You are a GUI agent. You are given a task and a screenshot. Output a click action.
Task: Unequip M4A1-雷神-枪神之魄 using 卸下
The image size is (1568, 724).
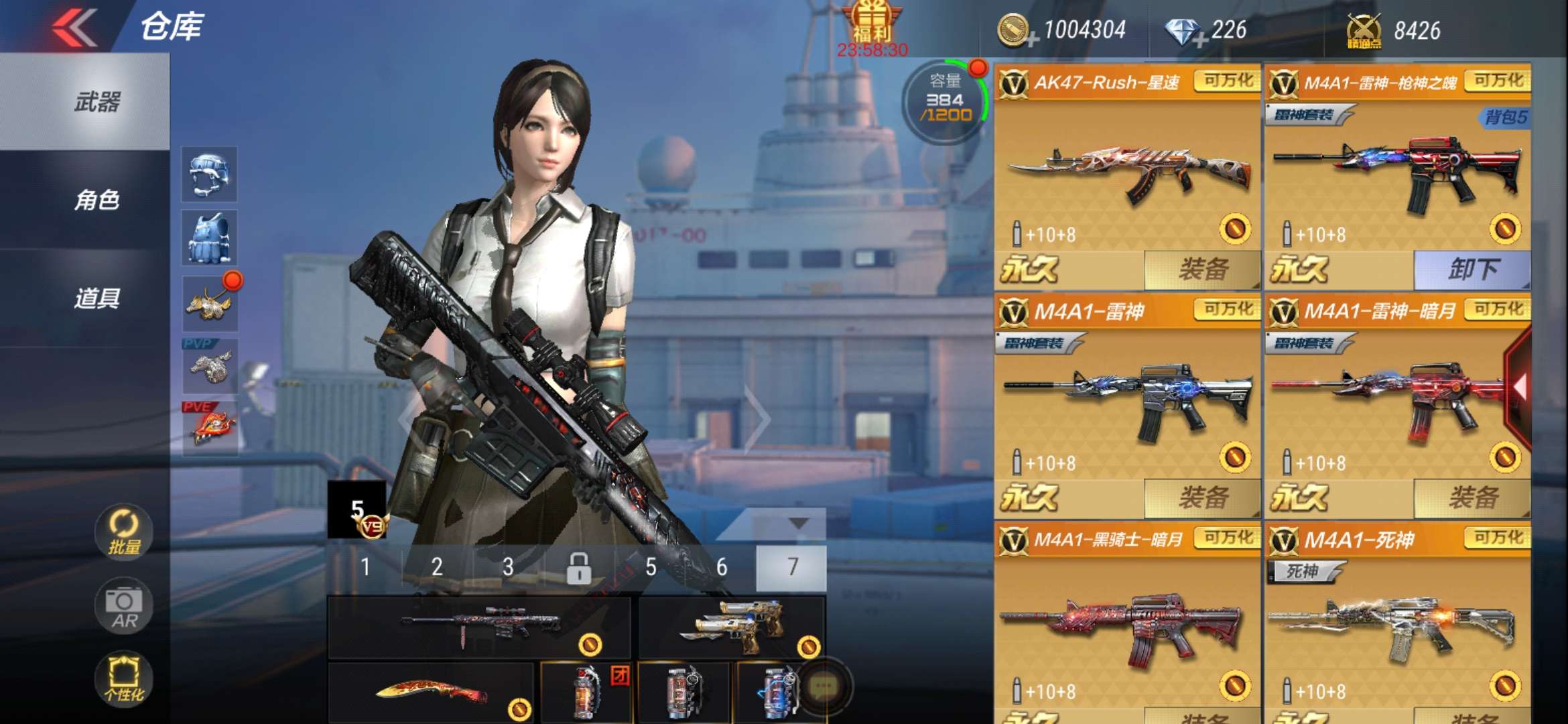pyautogui.click(x=1472, y=269)
